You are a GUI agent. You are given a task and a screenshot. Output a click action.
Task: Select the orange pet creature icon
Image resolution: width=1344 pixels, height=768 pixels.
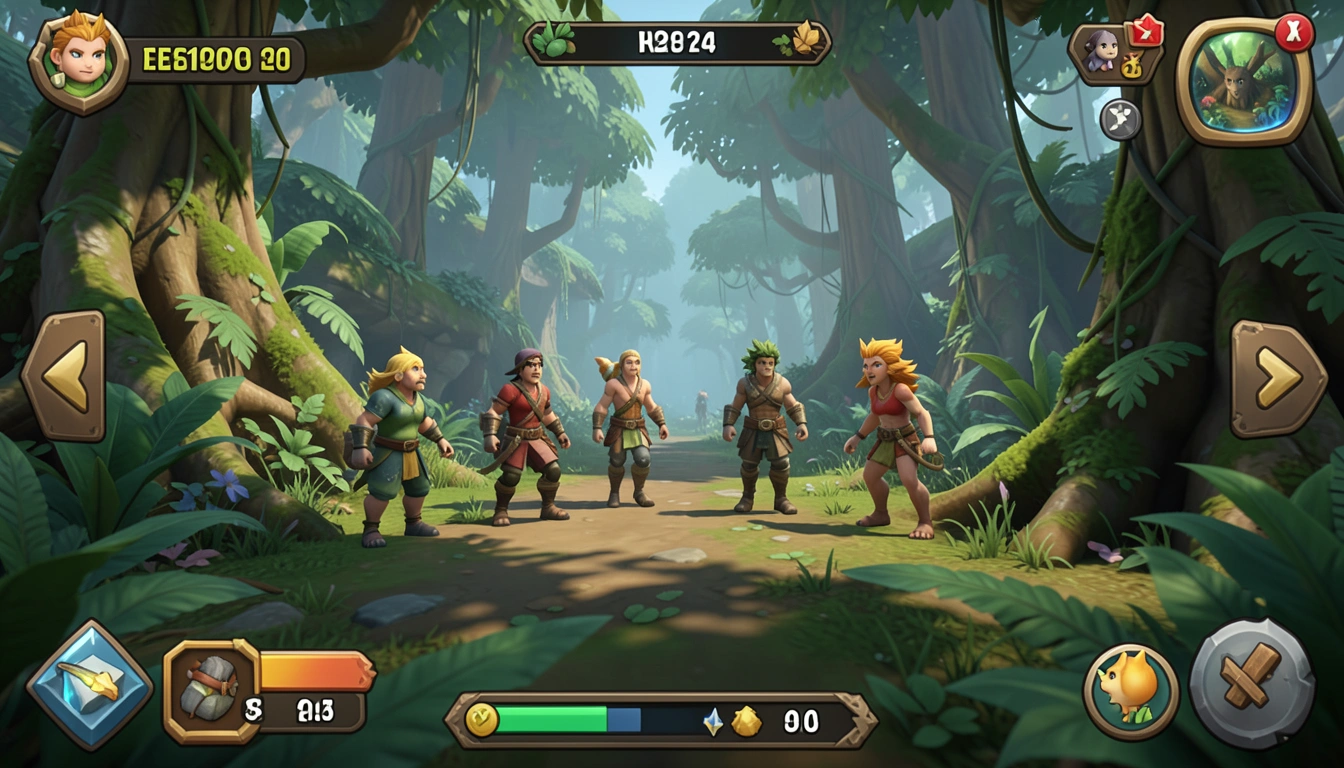click(x=1130, y=691)
